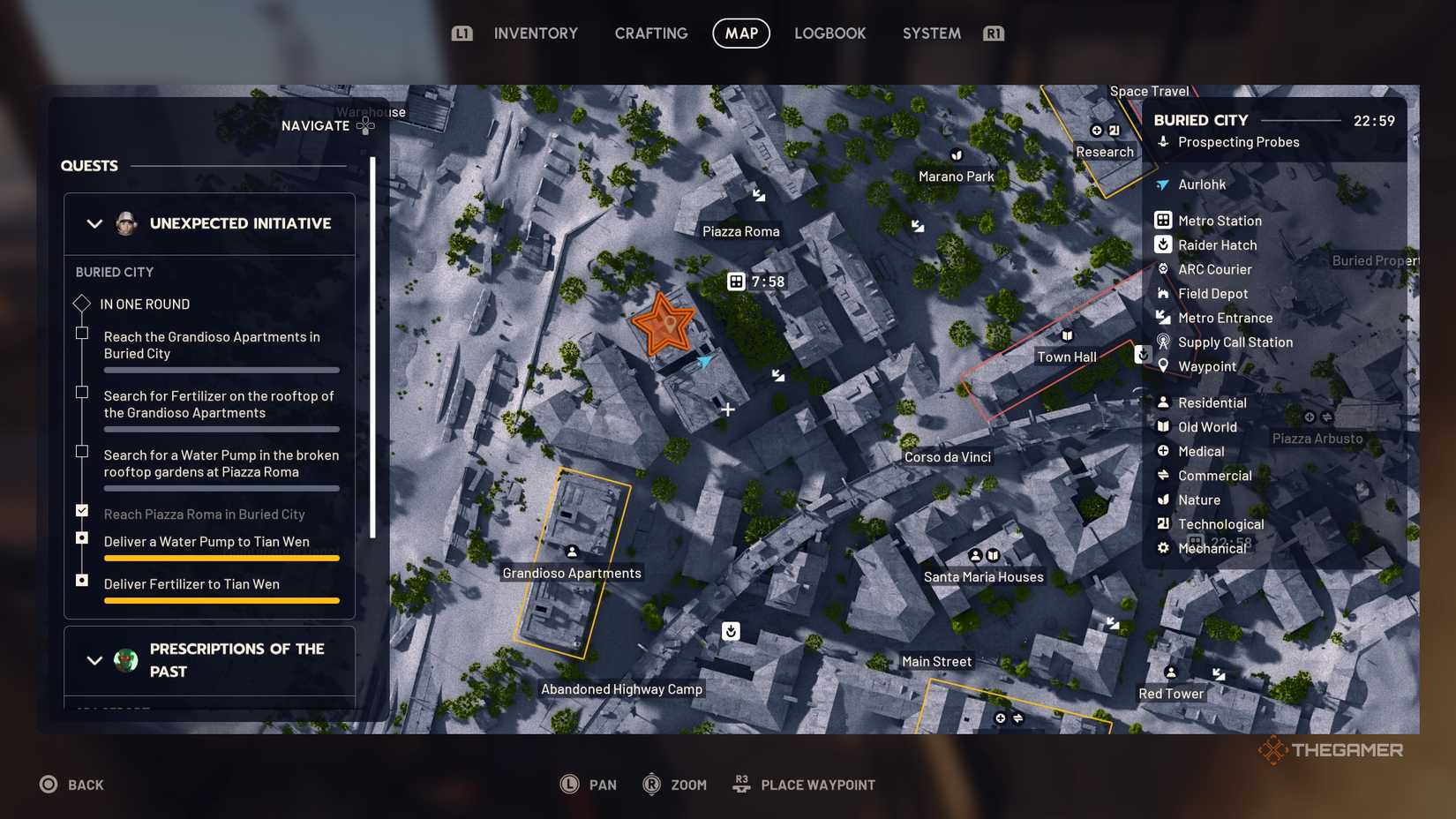Collapse the Unexpected Initiative quest
Screen dimensions: 1456x819
[x=95, y=223]
